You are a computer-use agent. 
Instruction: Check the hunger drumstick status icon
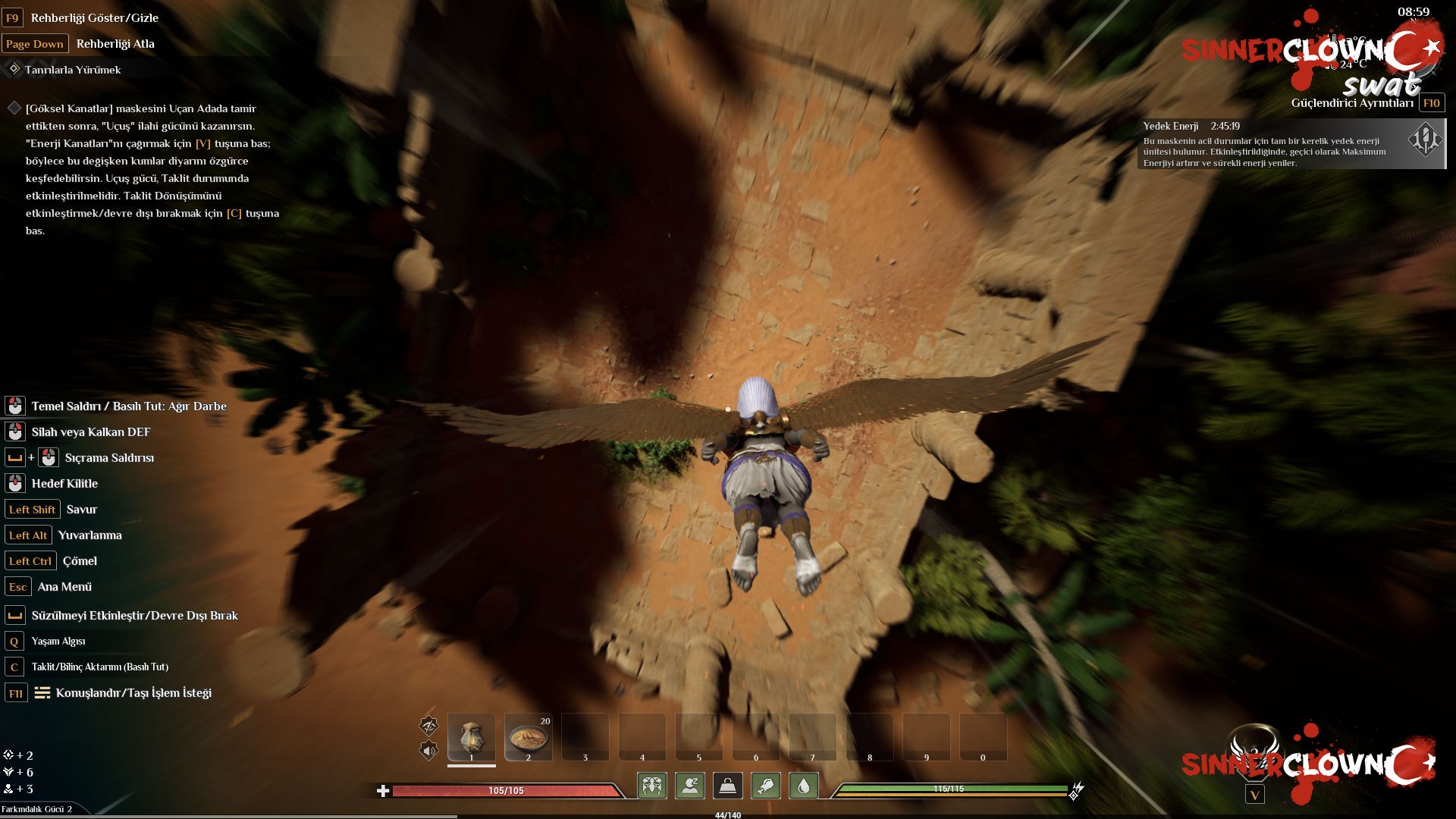coord(765,786)
